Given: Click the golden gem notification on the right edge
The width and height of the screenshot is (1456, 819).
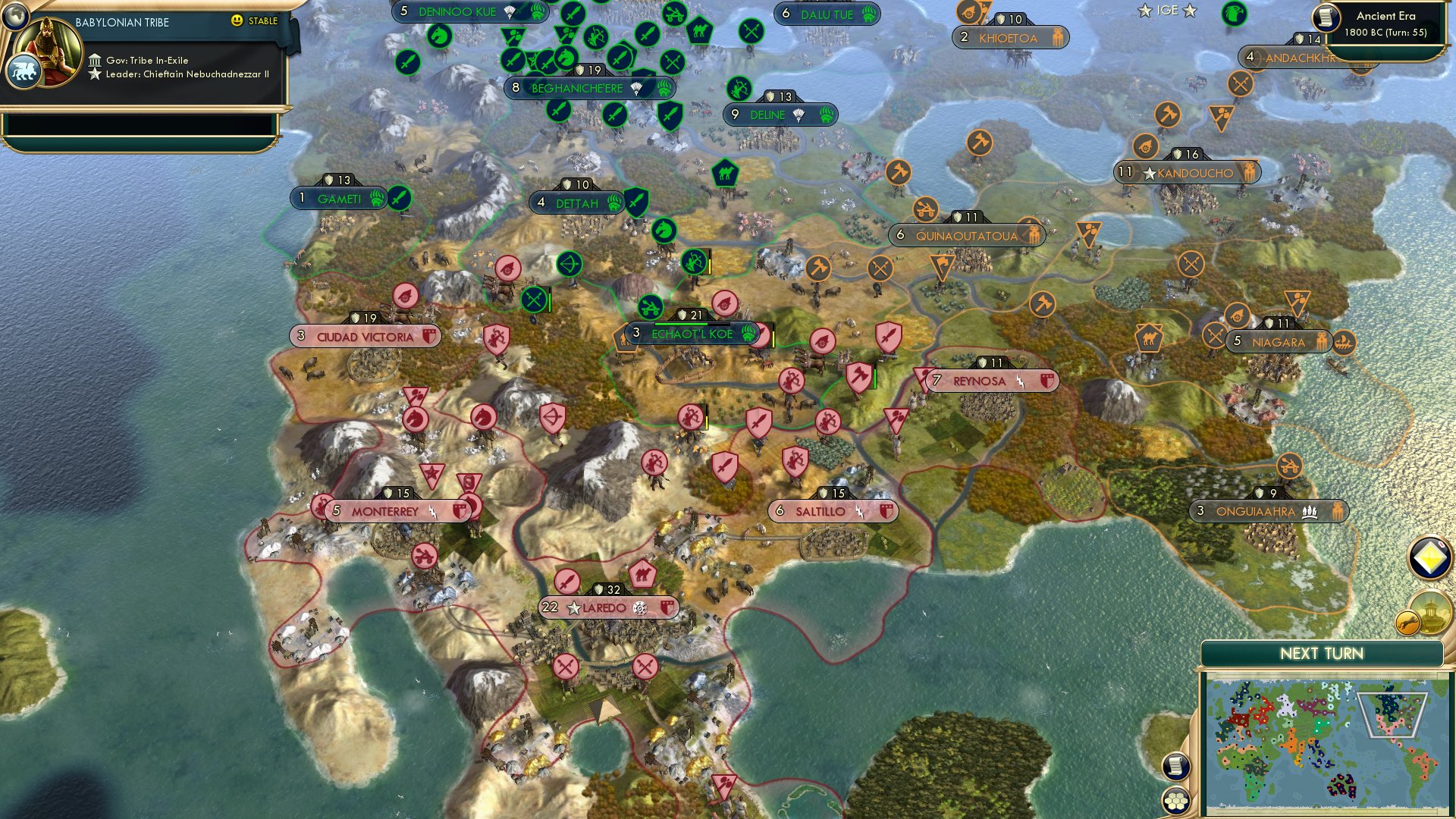Looking at the screenshot, I should click(1429, 558).
